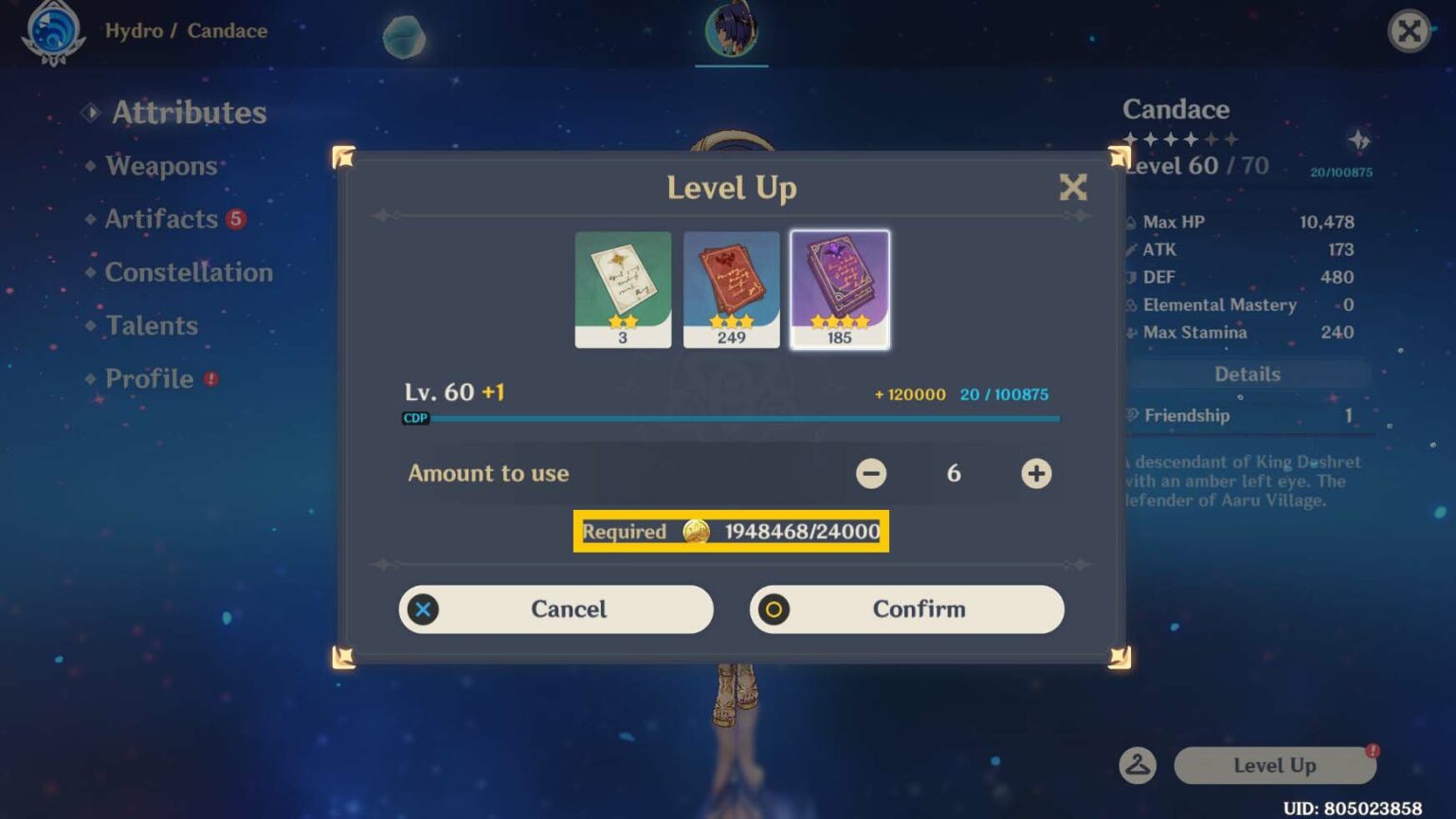Increase amount with the plus stepper
This screenshot has height=819, width=1456.
click(1035, 473)
